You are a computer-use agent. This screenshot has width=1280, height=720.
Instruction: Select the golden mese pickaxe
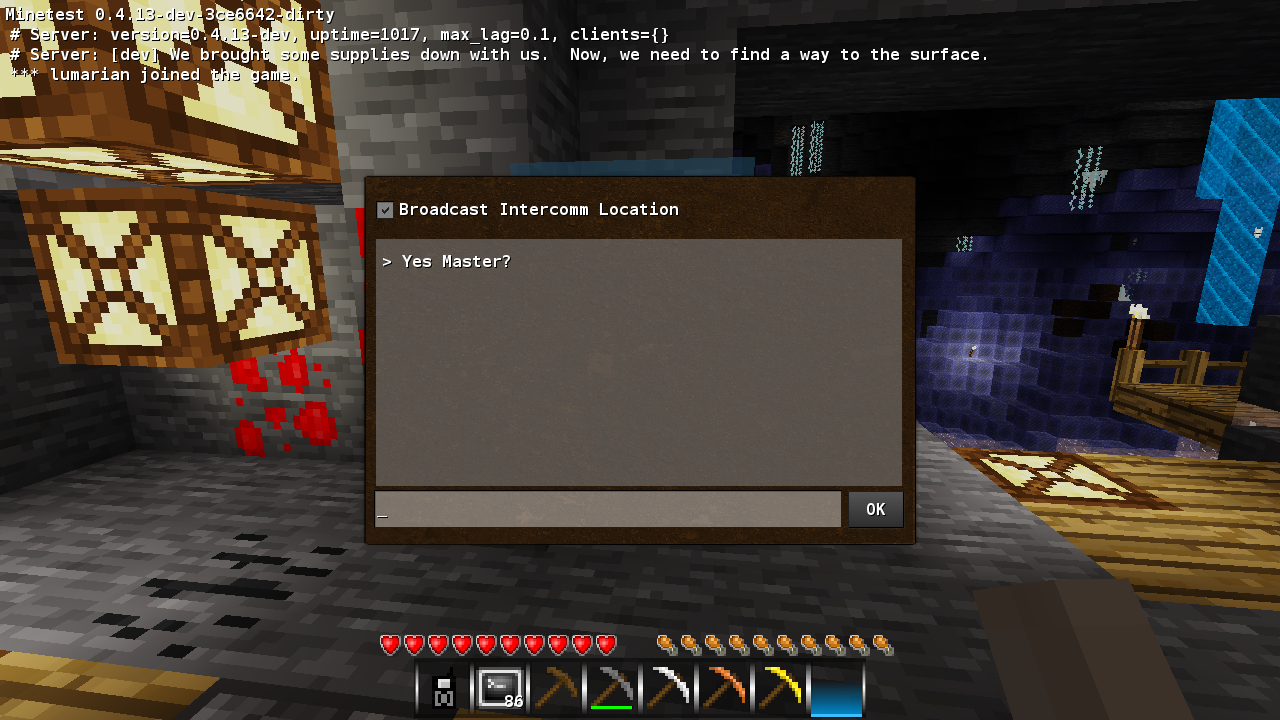click(778, 688)
